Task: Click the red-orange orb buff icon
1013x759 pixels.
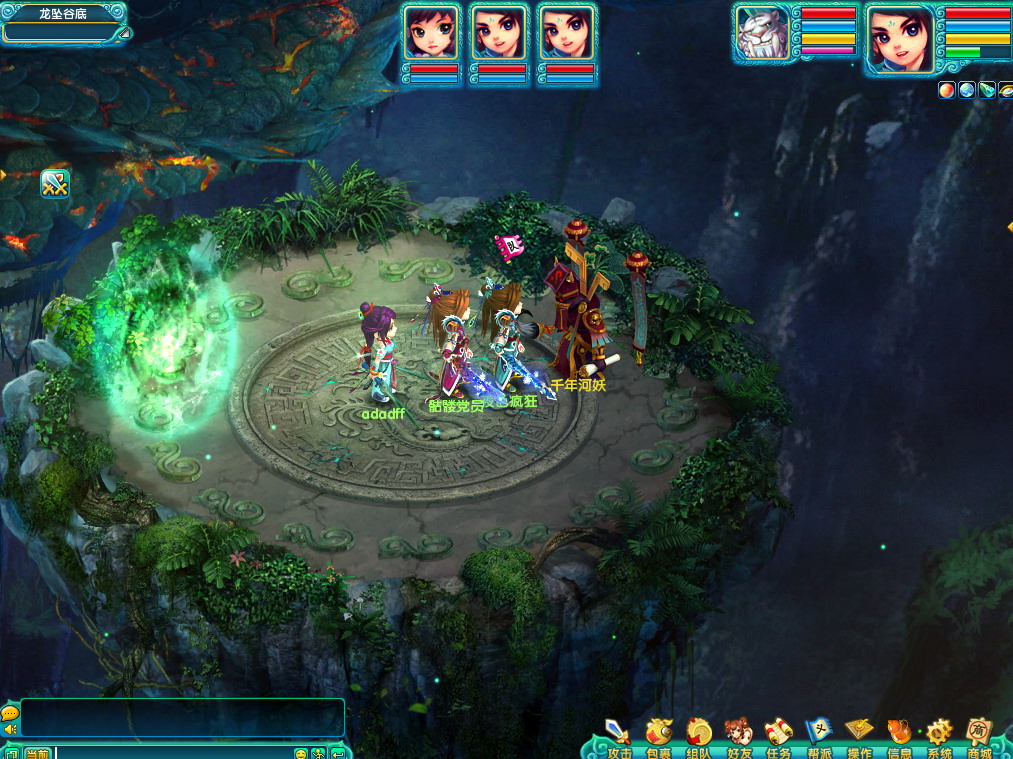Action: click(x=946, y=90)
